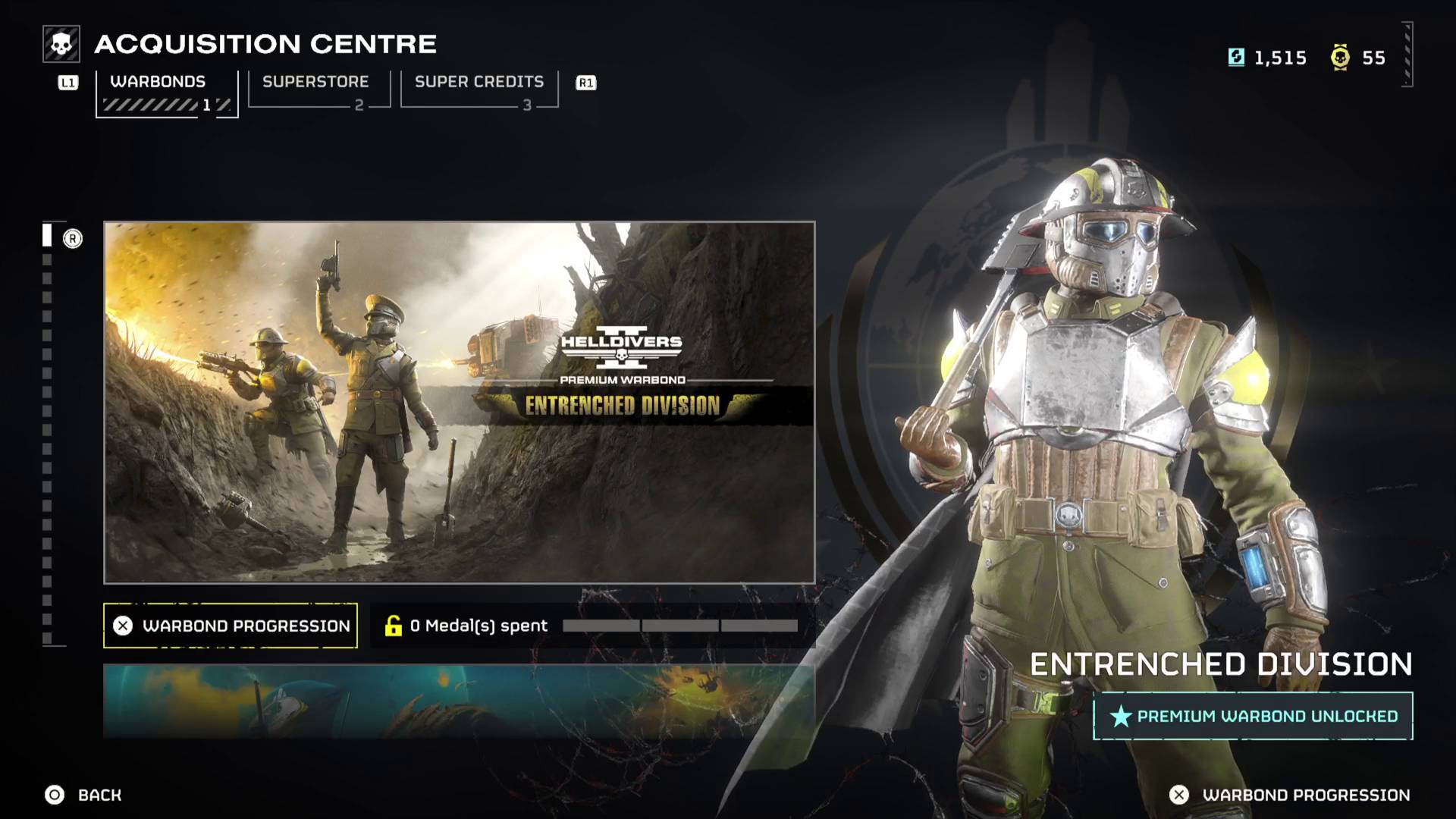
Task: Click the X circle icon on Warbond Progression button
Action: point(124,626)
